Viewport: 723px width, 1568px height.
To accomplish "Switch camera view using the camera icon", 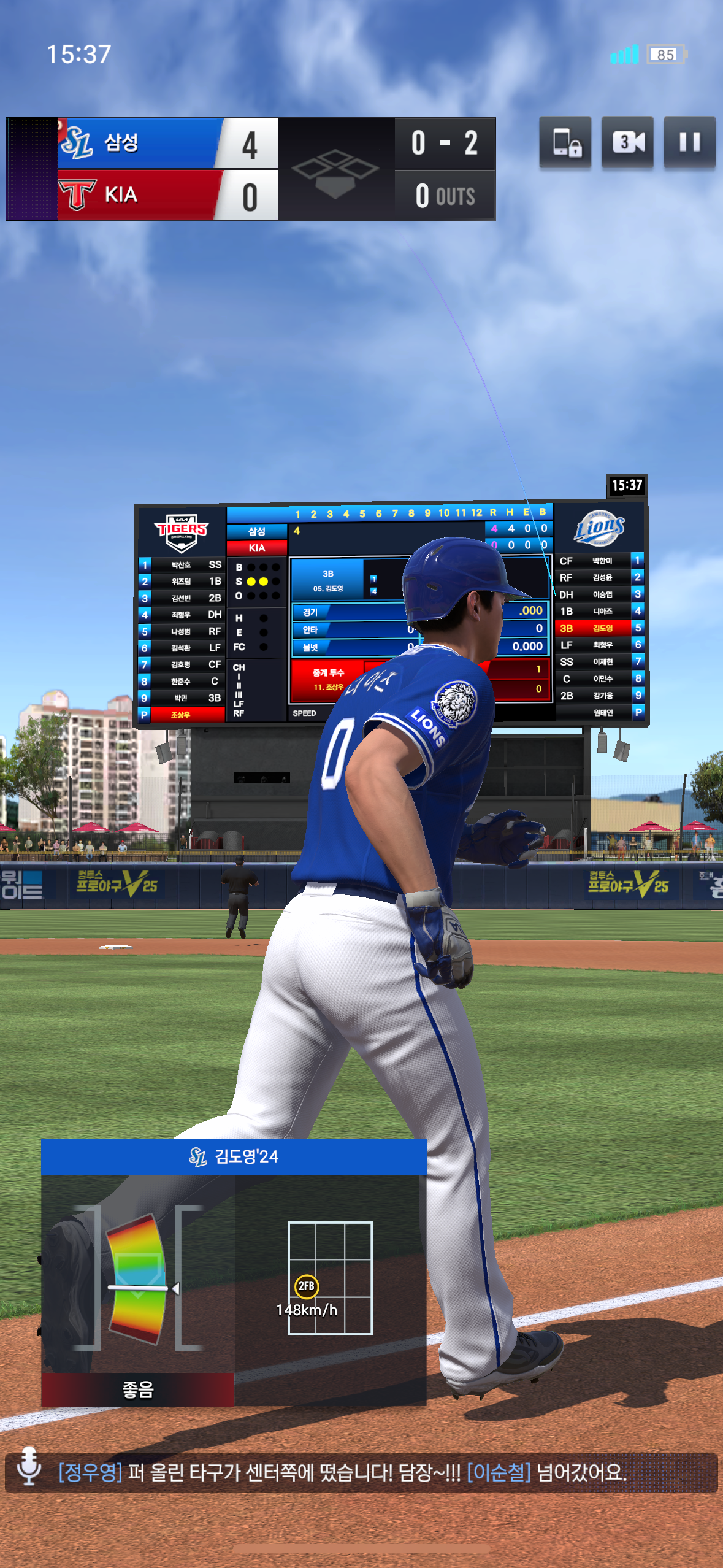I will 627,142.
